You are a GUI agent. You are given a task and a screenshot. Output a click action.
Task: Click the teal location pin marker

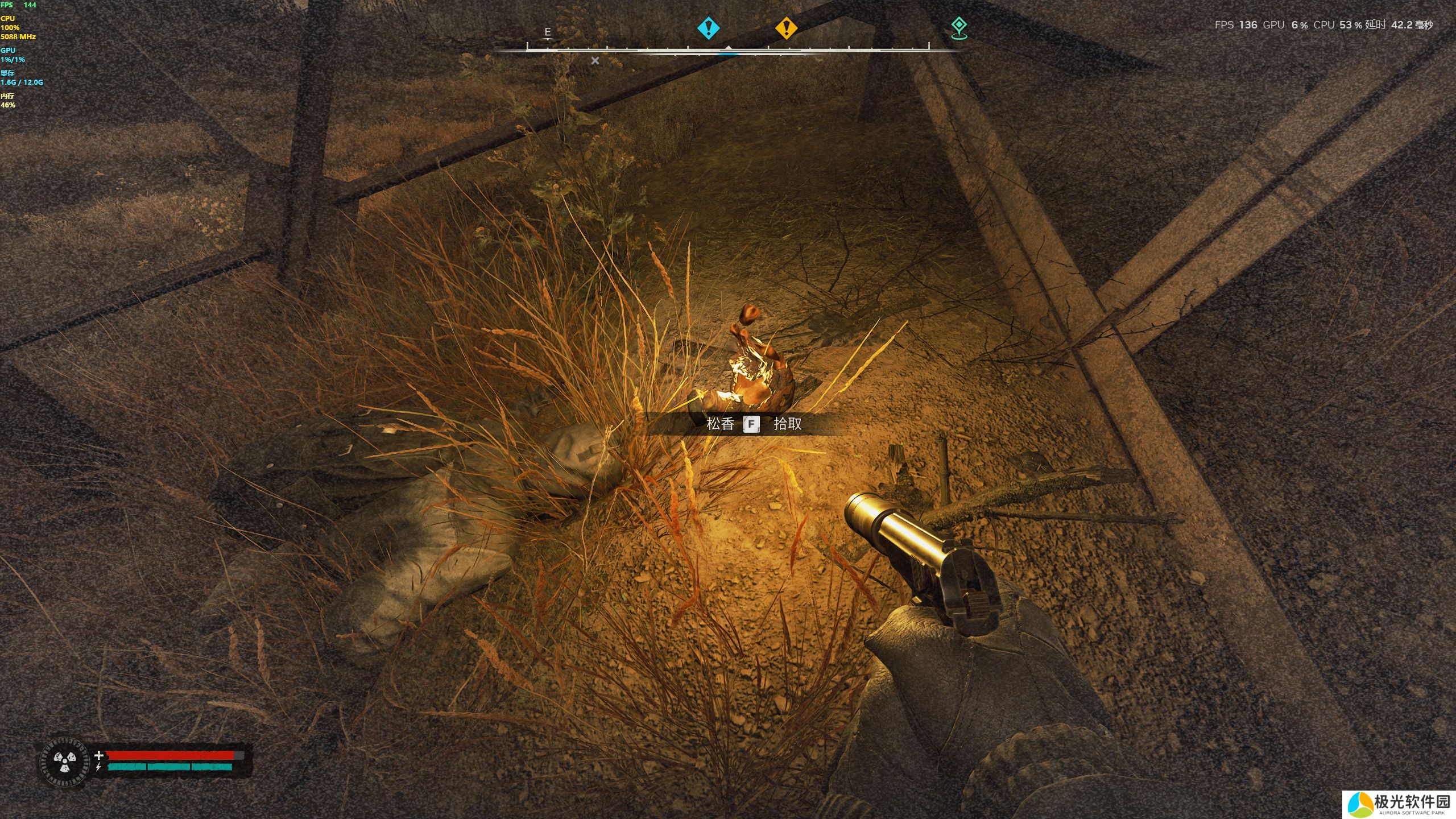(959, 27)
